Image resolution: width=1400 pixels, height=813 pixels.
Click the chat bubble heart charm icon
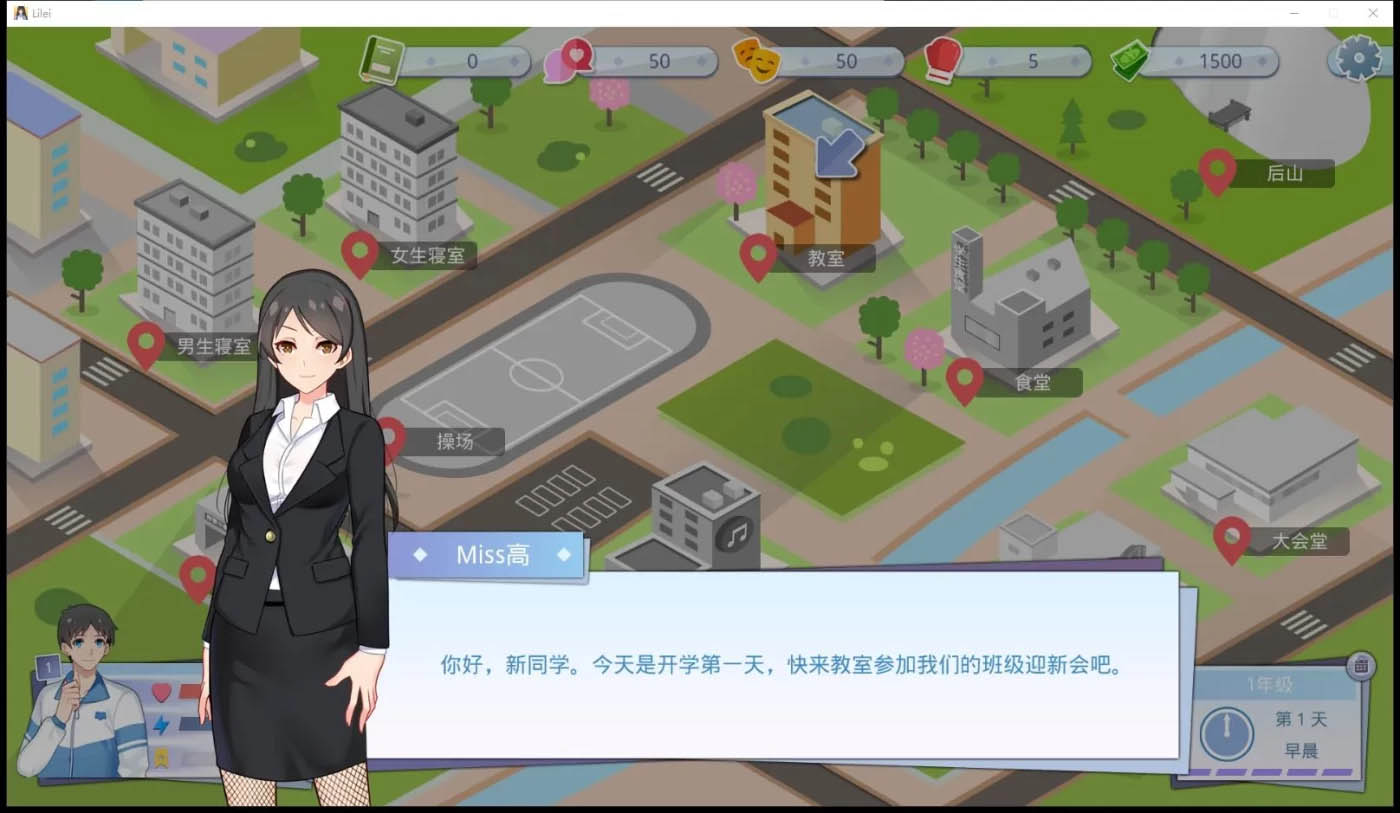pyautogui.click(x=568, y=58)
